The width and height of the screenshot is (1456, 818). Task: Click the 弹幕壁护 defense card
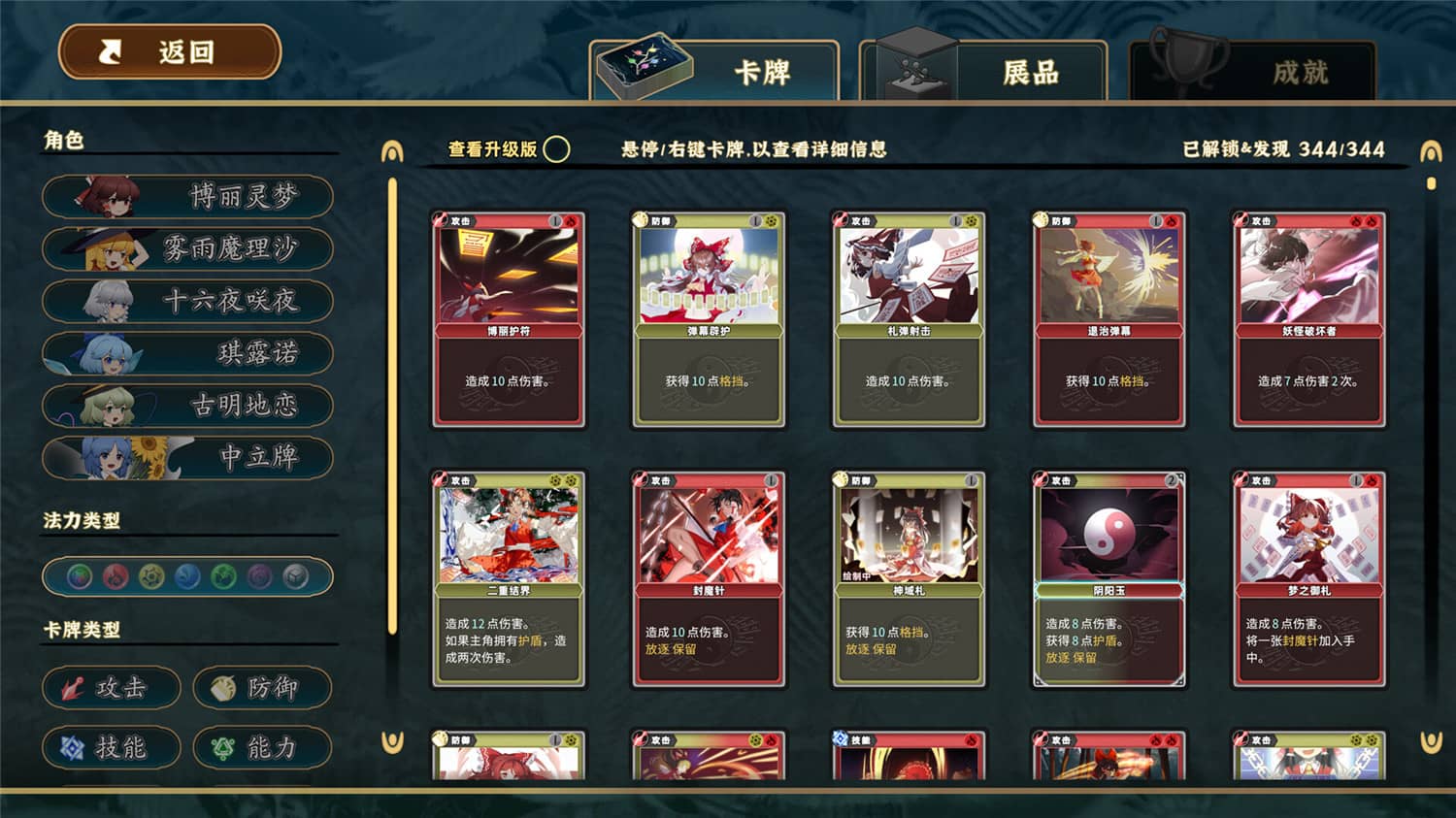click(708, 320)
